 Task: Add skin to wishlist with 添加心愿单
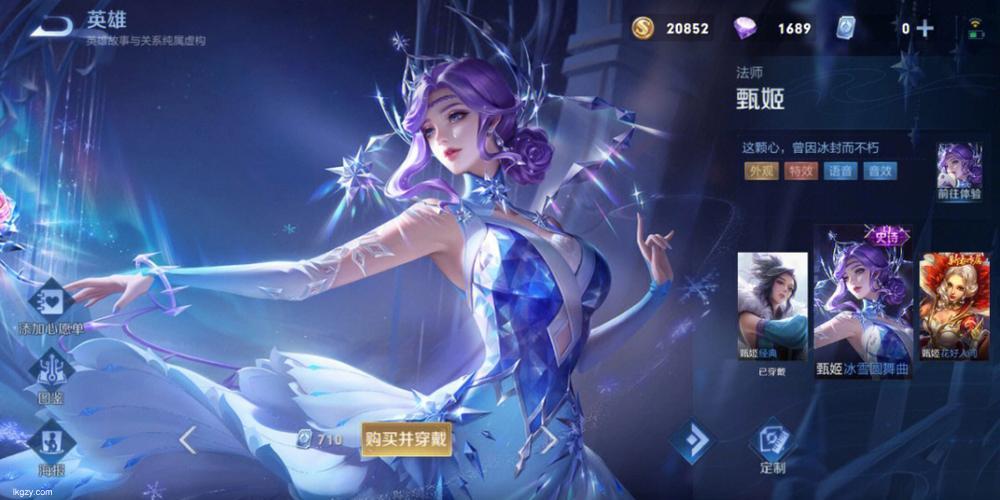pos(50,305)
